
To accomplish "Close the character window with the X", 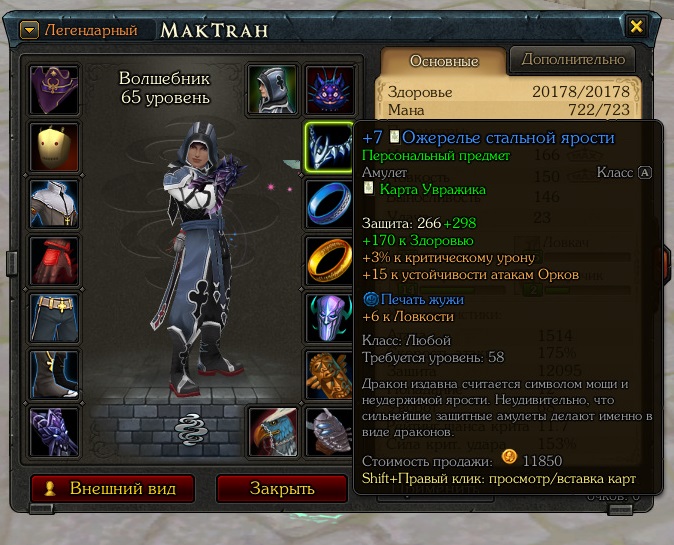I will [636, 26].
